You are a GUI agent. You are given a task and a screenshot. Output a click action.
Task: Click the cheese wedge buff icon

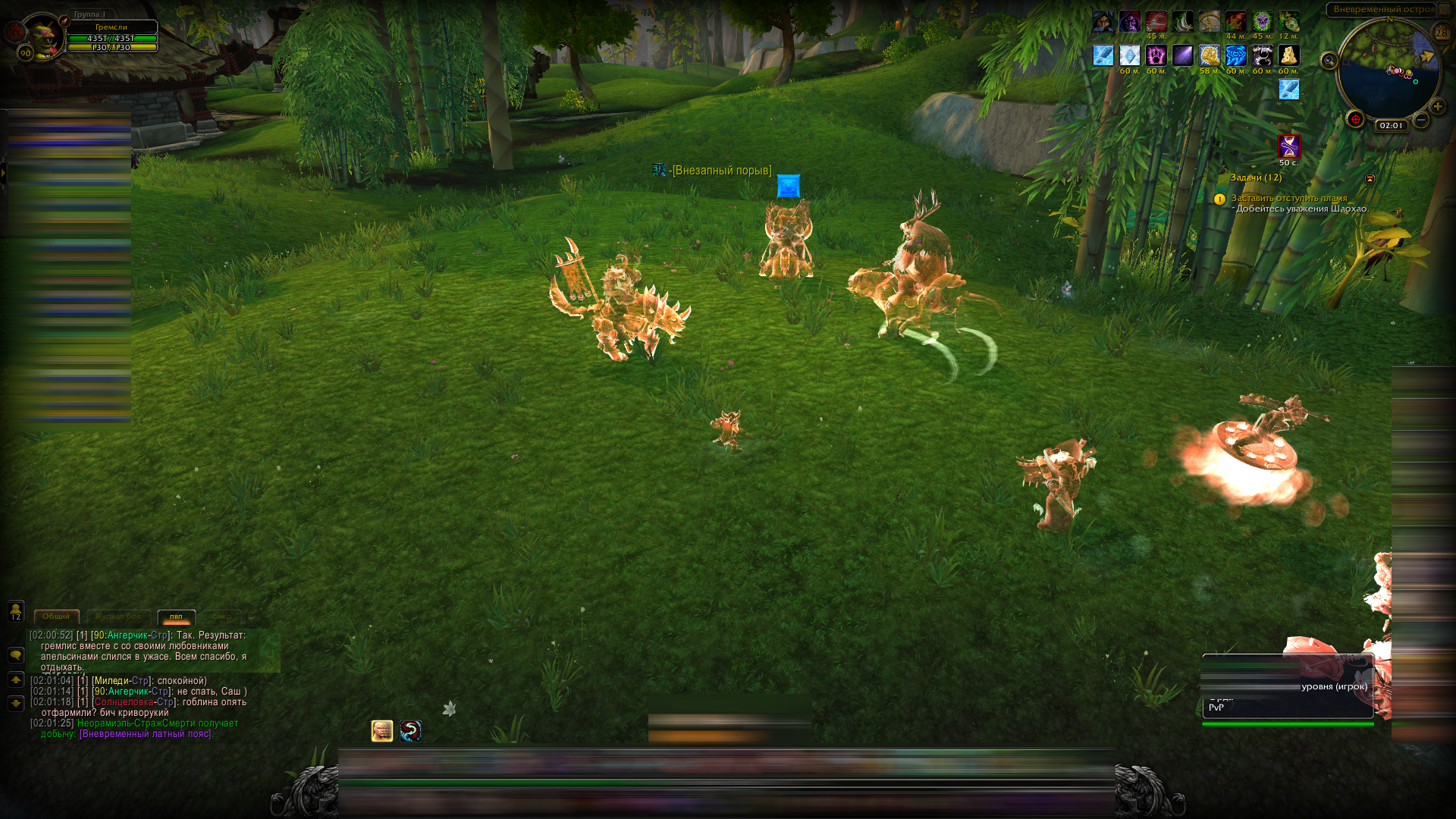(x=1288, y=55)
